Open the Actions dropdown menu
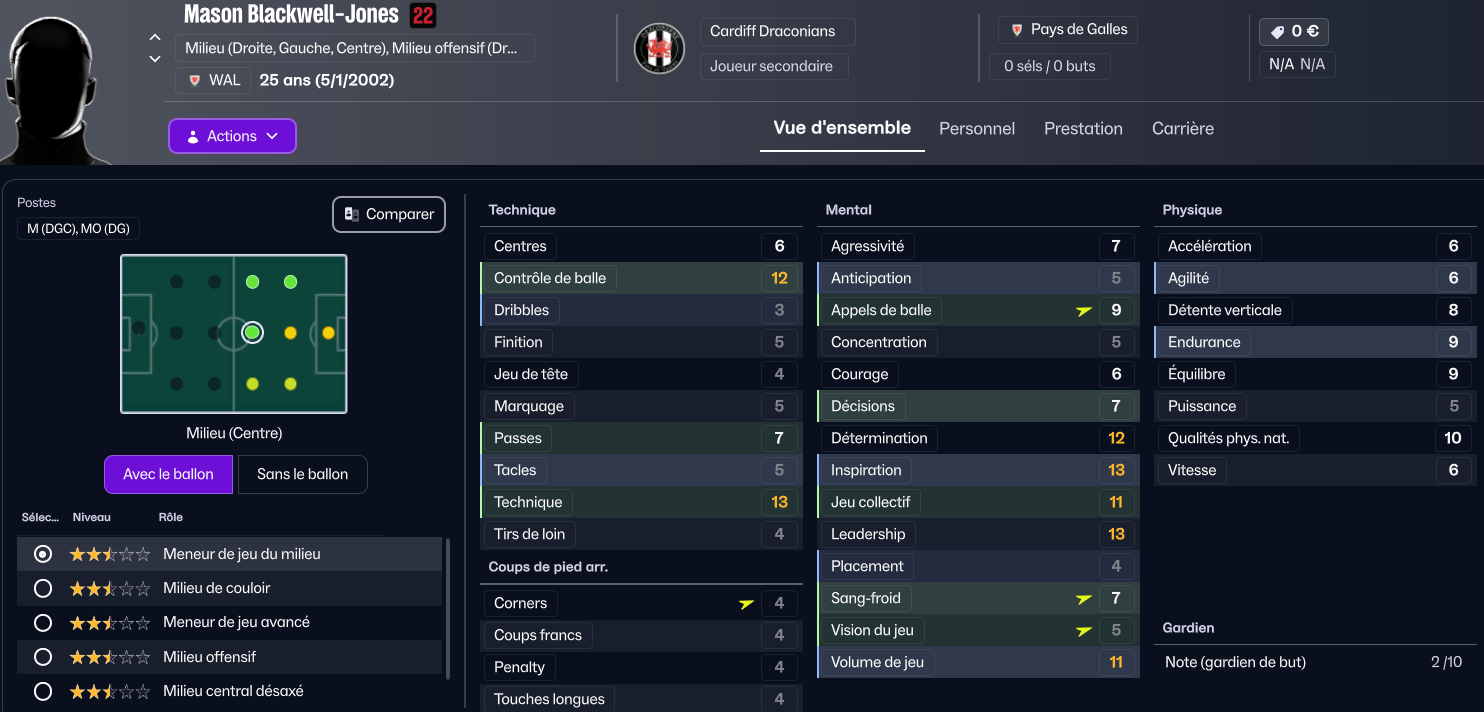Screen dimensions: 1484x712 232,136
